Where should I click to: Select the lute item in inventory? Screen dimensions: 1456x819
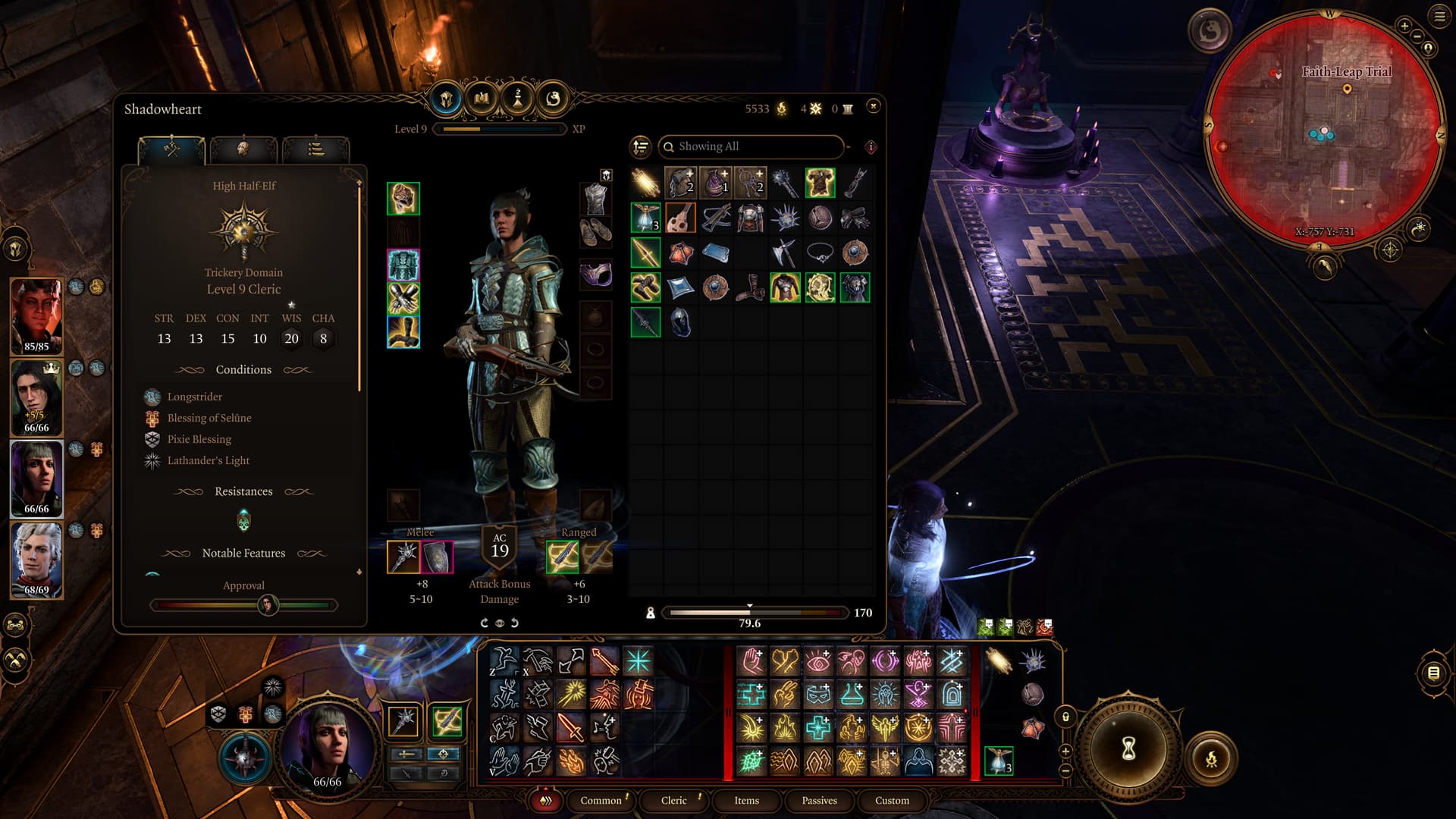tap(680, 218)
